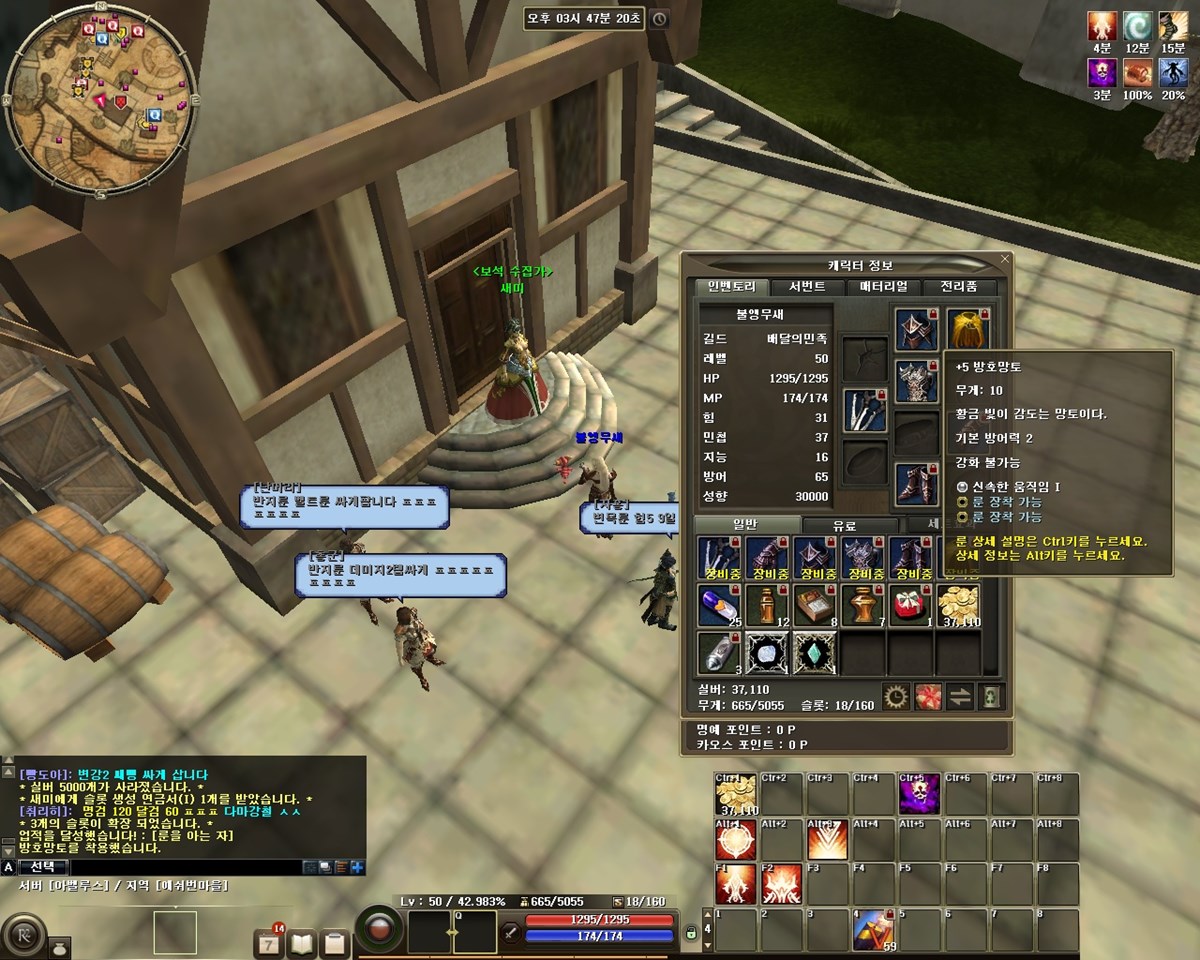Click the equipped claw weapon slot
The width and height of the screenshot is (1200, 960).
point(865,410)
